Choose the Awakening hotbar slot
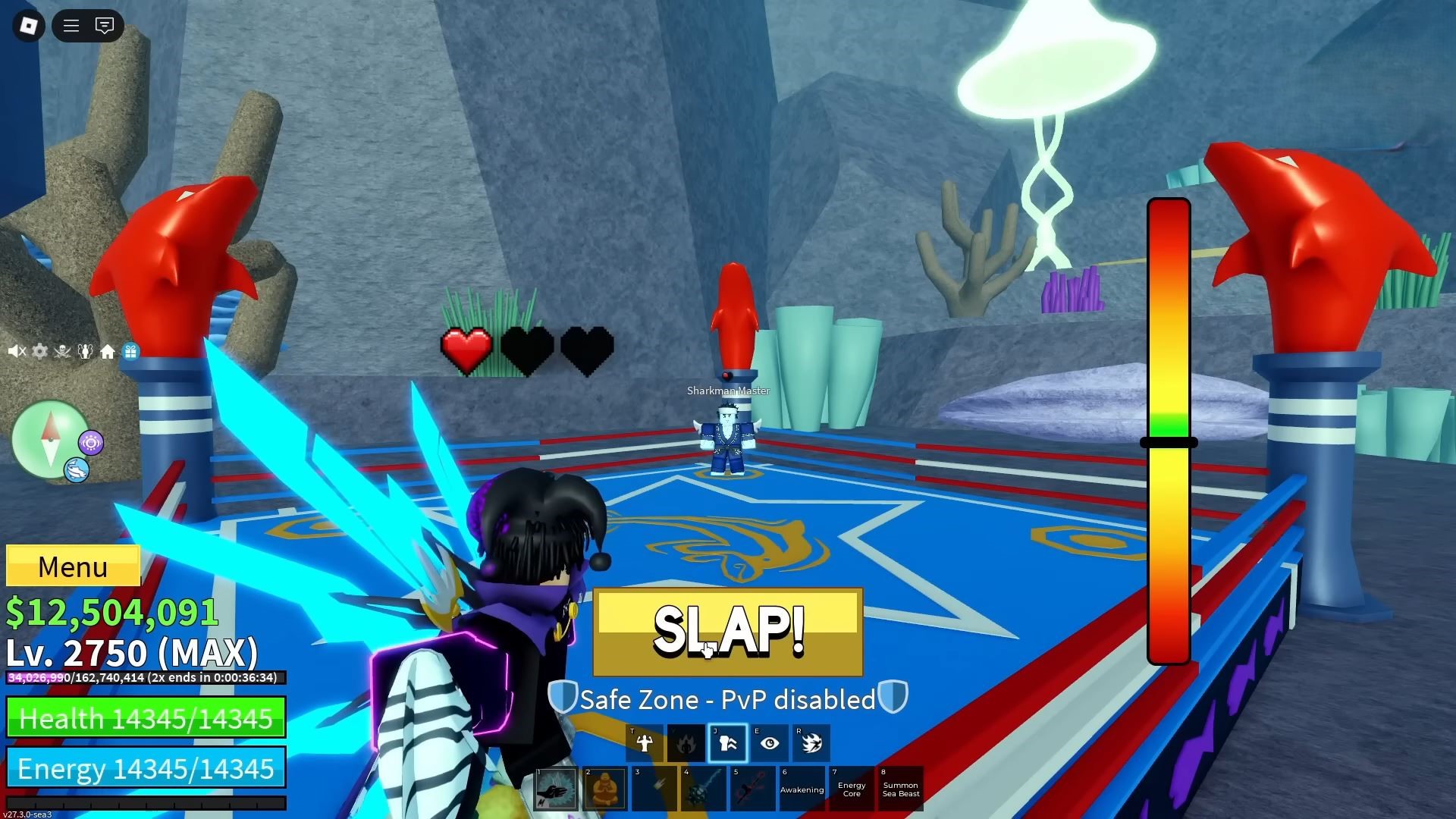The image size is (1456, 819). coord(802,789)
